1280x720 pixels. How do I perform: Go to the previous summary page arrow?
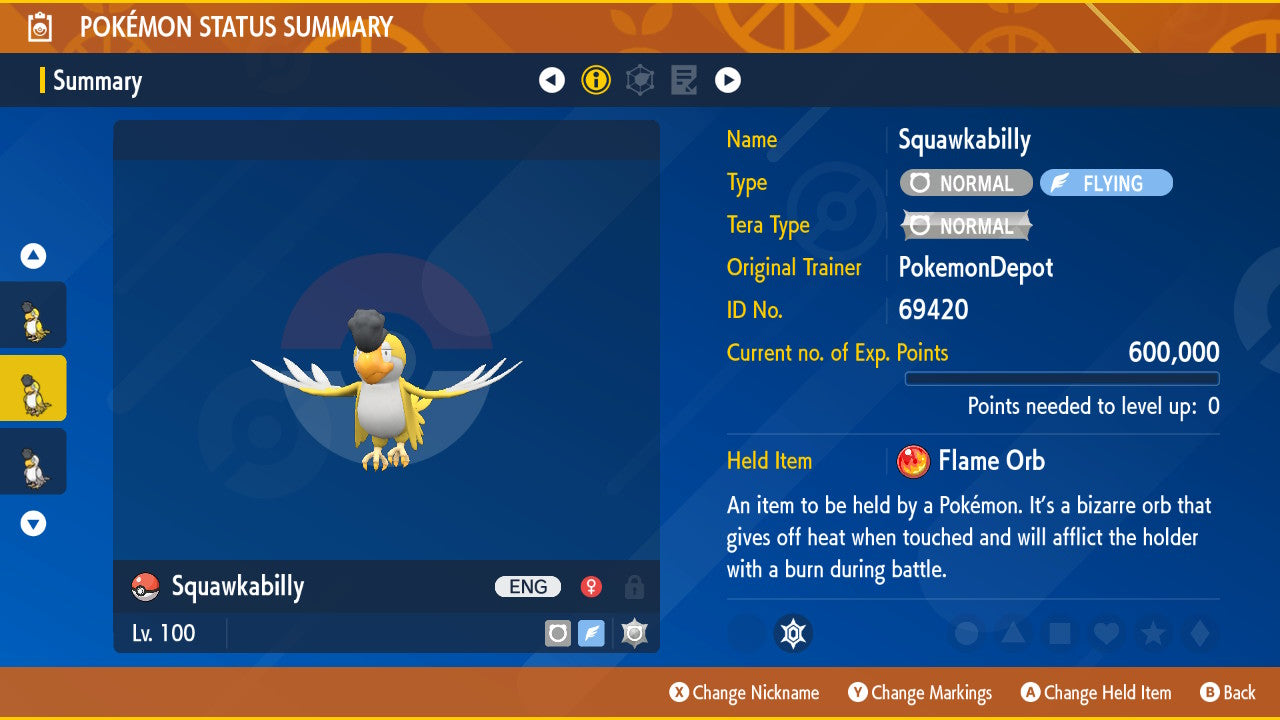pyautogui.click(x=552, y=80)
